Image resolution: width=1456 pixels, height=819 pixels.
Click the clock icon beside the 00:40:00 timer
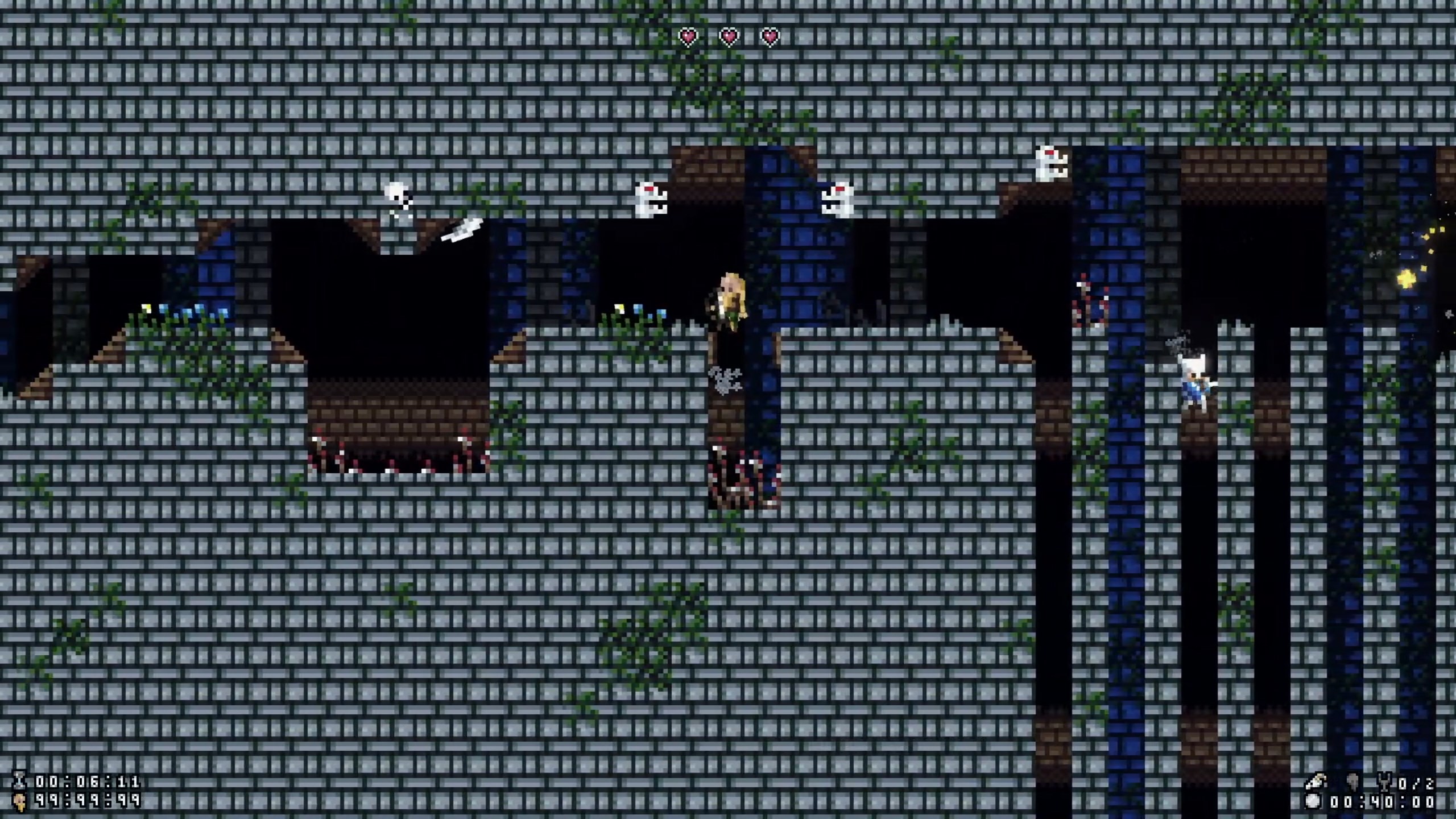point(1313,803)
